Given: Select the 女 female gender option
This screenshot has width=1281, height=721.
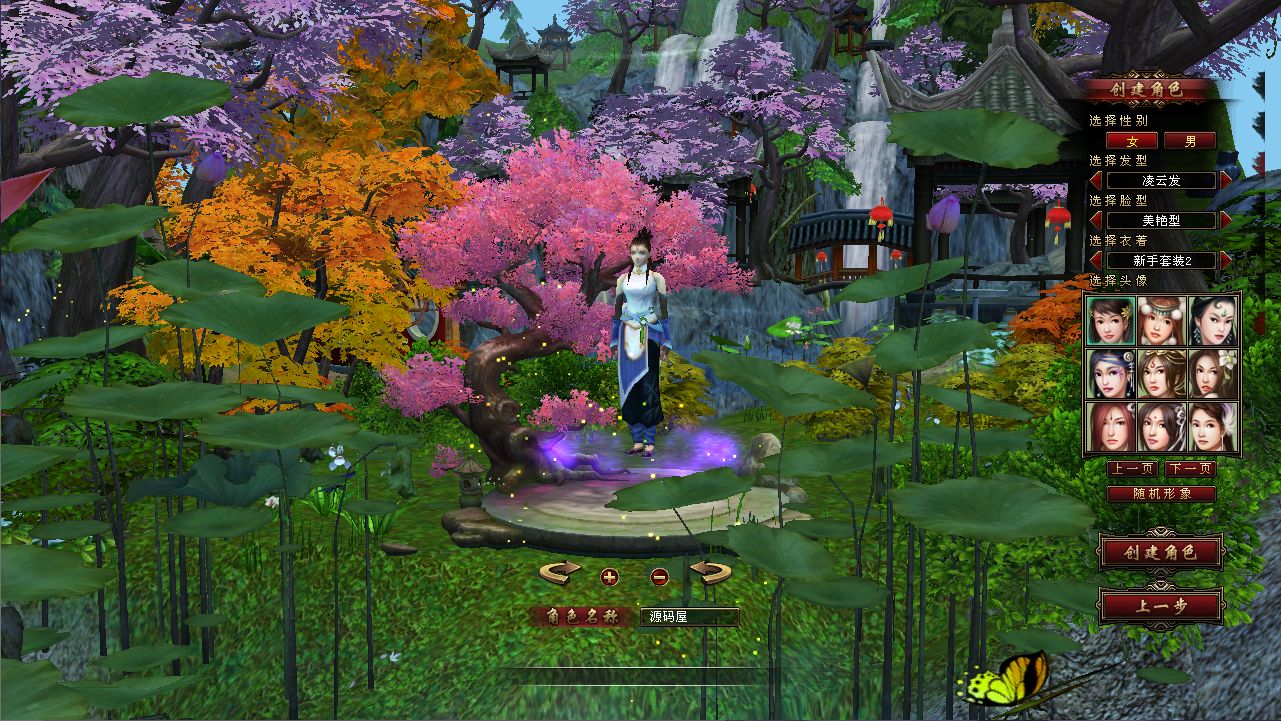Looking at the screenshot, I should [1131, 141].
